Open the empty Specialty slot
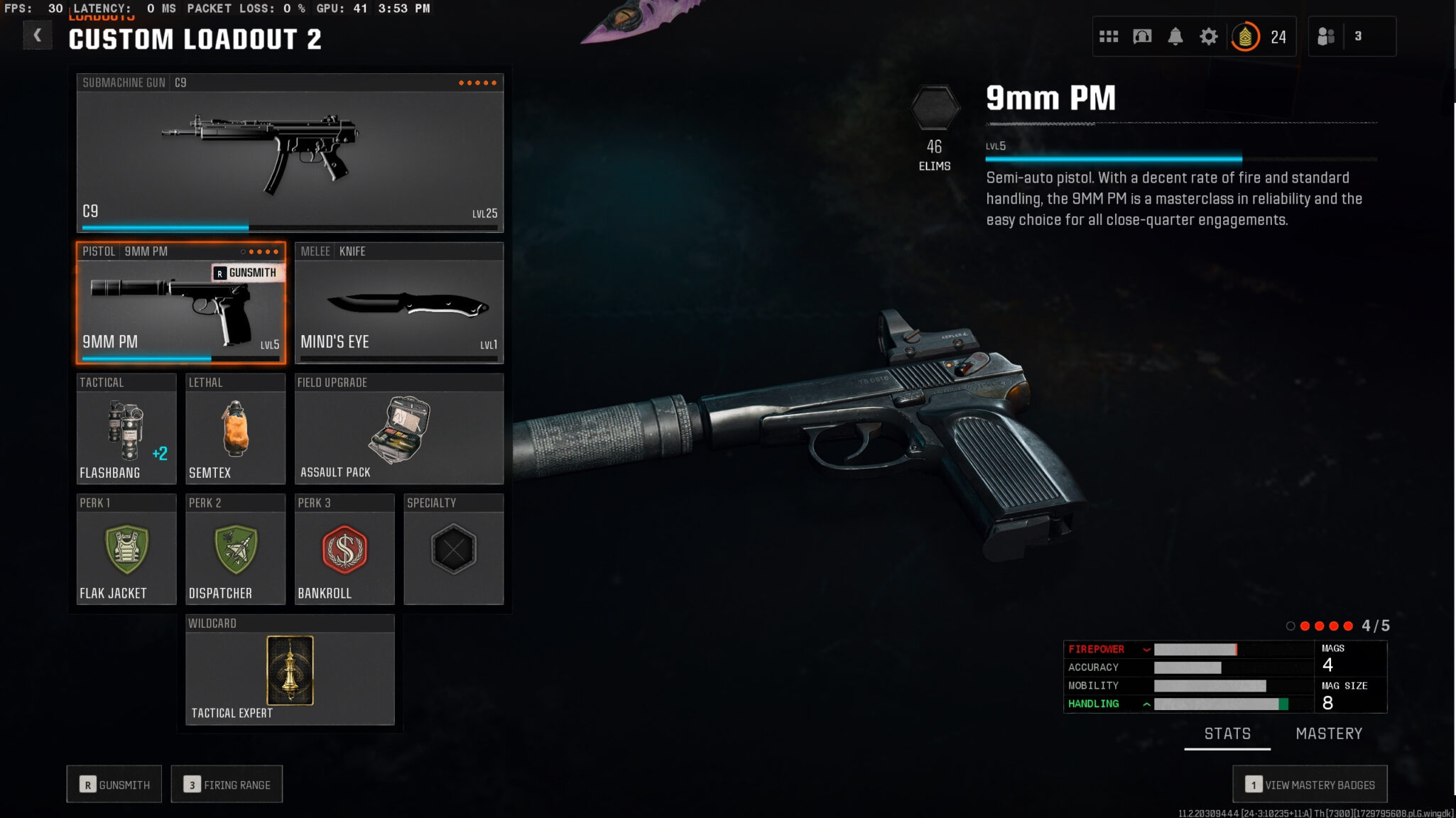 pyautogui.click(x=453, y=550)
